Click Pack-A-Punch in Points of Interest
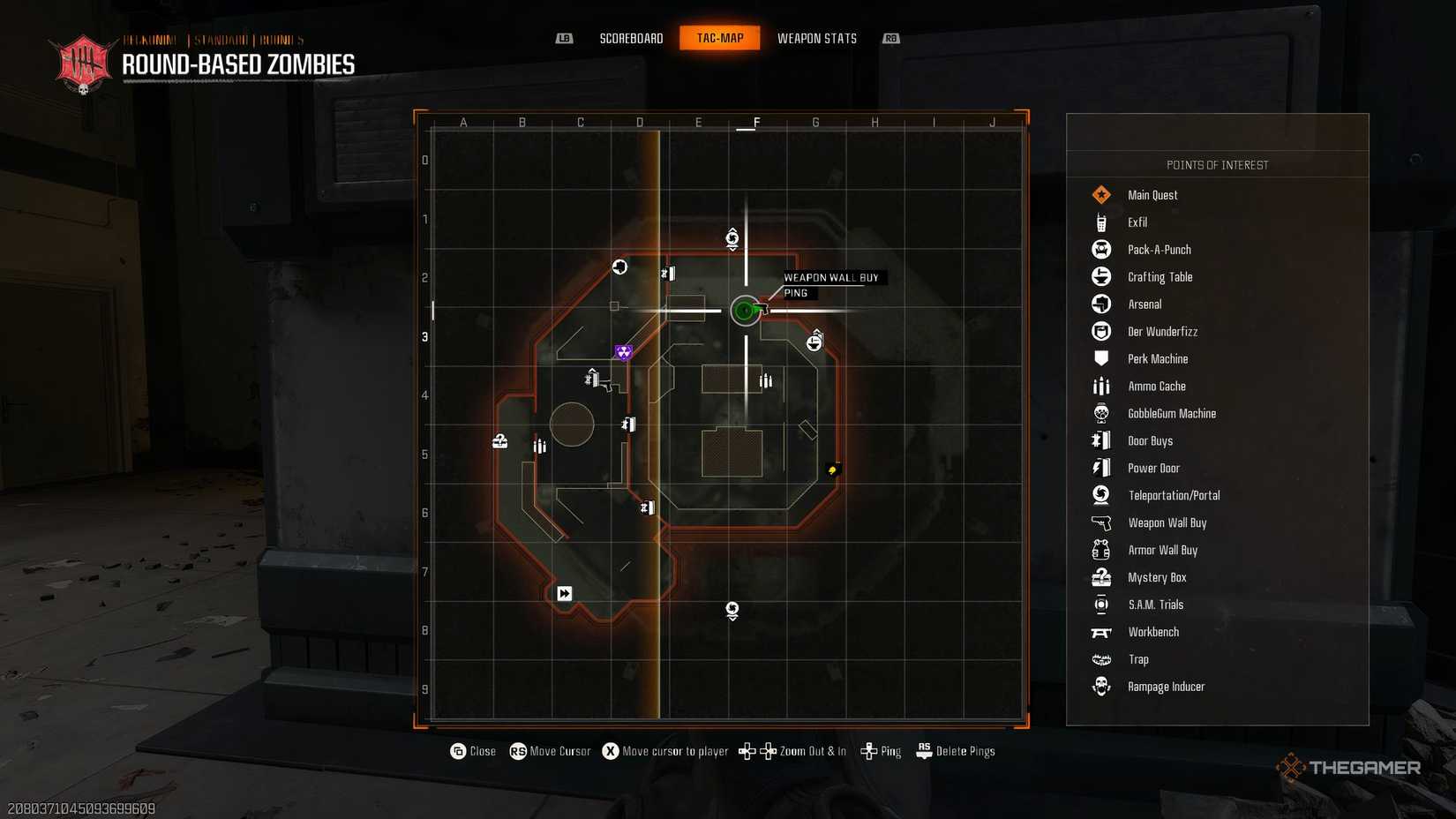 click(1159, 250)
